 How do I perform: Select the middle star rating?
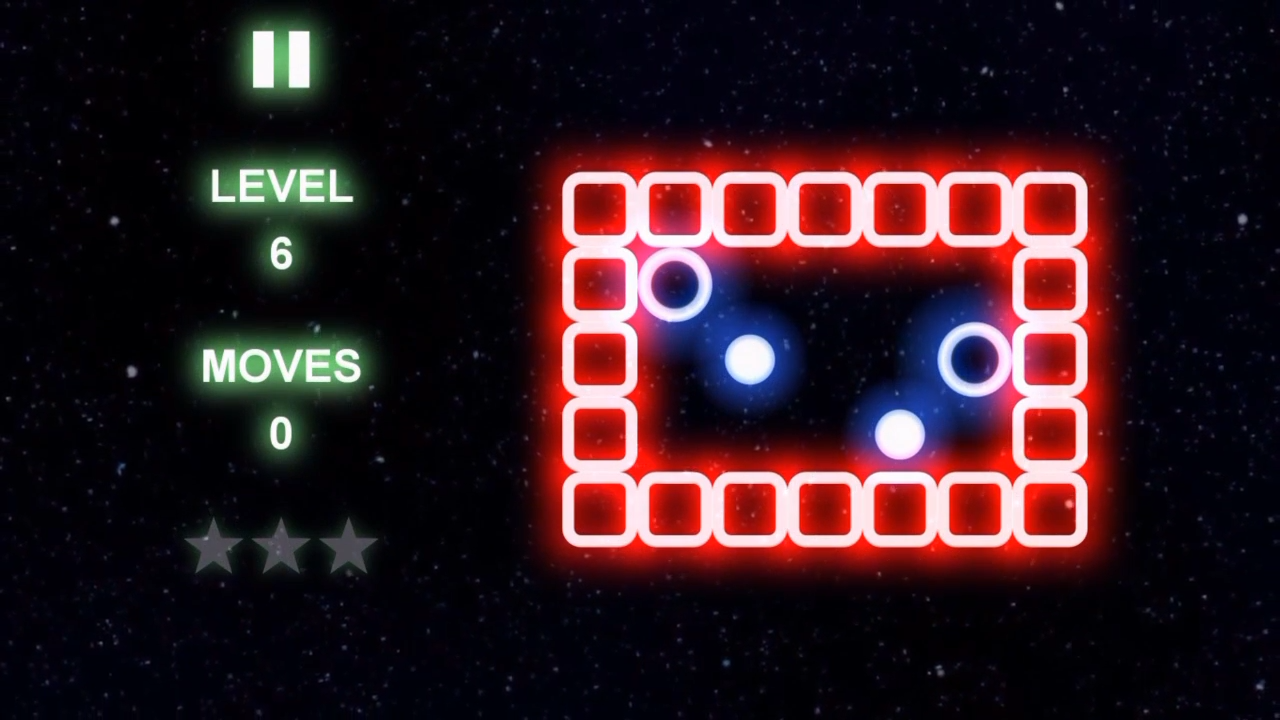[x=281, y=548]
